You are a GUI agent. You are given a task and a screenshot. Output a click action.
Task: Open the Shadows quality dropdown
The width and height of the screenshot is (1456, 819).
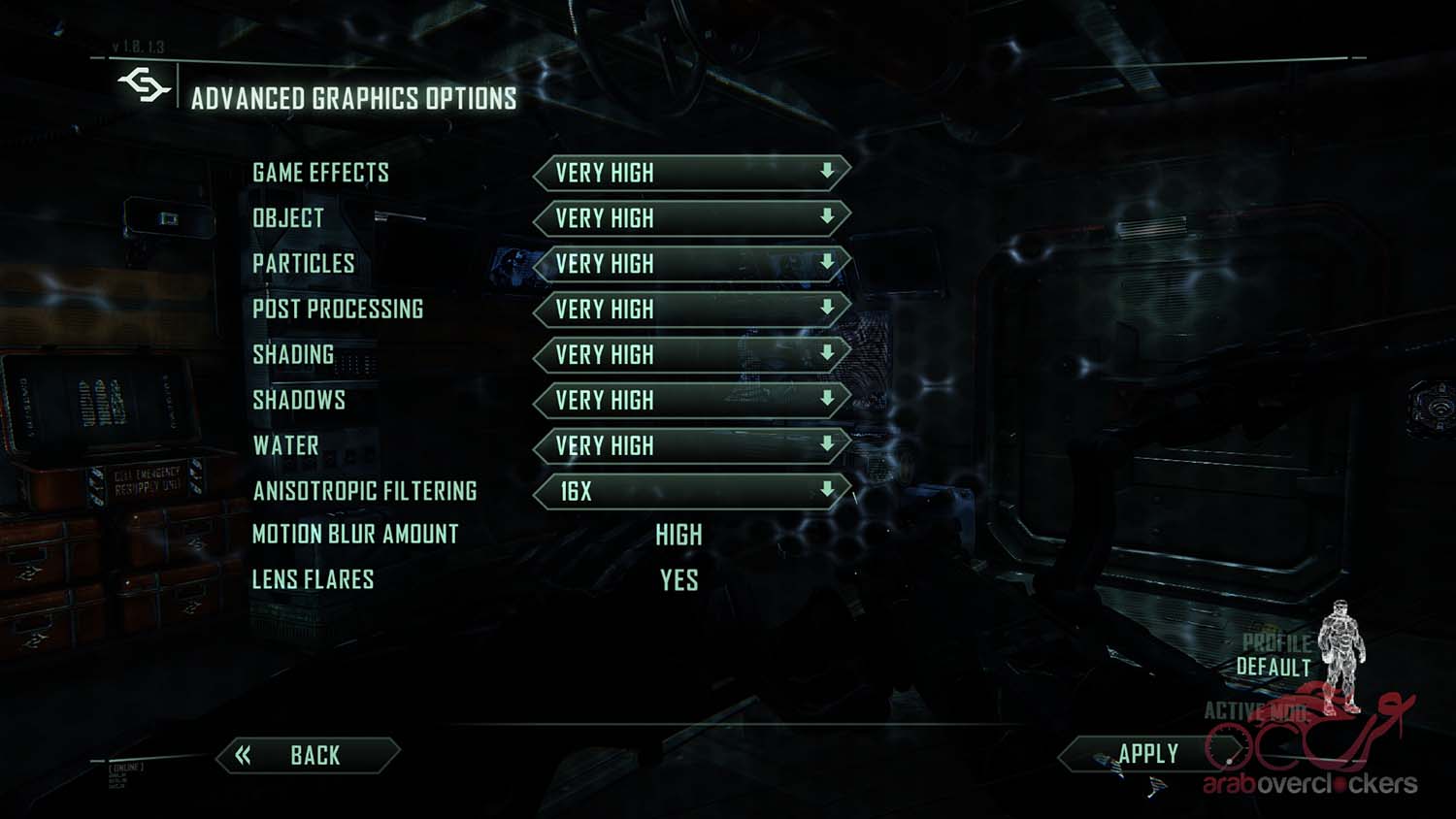[x=691, y=400]
